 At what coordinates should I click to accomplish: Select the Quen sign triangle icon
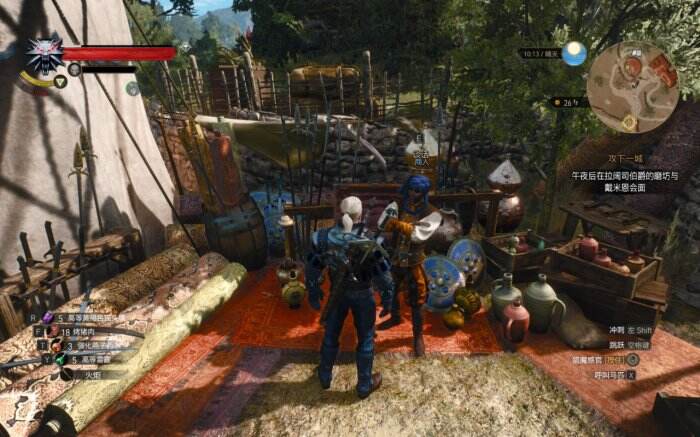pos(60,81)
